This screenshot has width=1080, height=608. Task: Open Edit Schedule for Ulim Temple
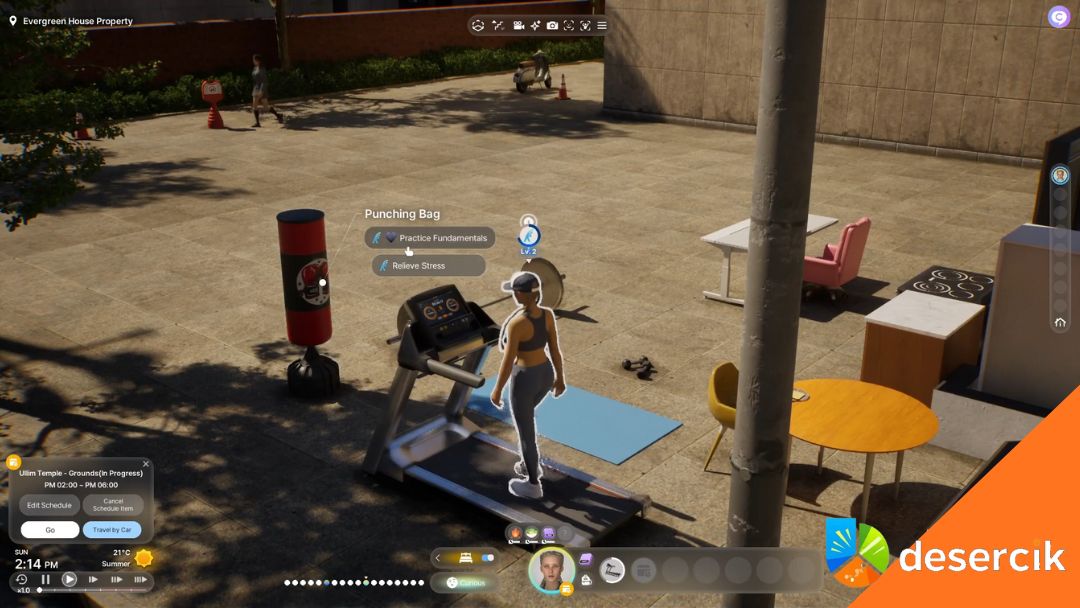(49, 505)
